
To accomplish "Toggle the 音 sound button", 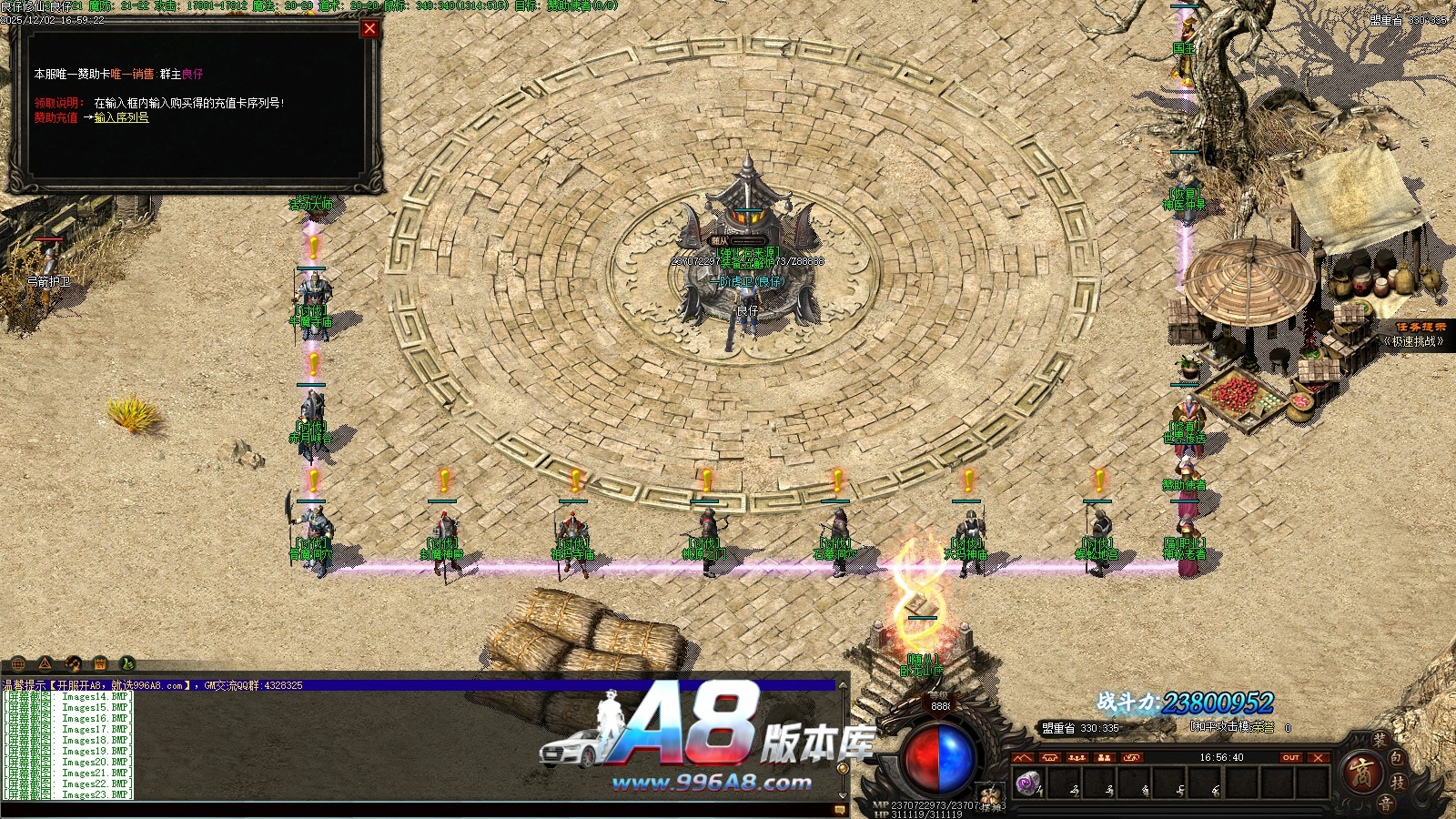I will [x=1385, y=803].
